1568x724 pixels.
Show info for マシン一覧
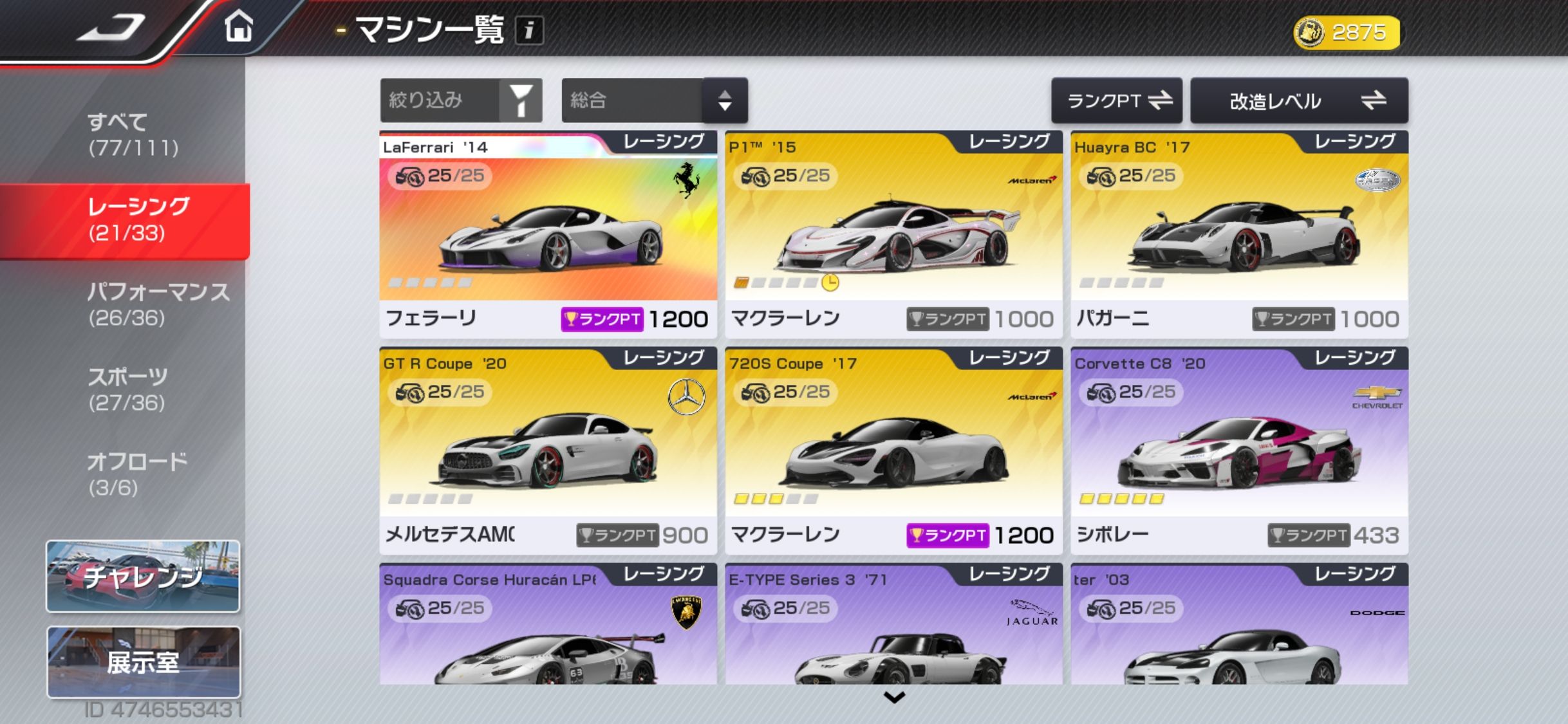[x=529, y=30]
